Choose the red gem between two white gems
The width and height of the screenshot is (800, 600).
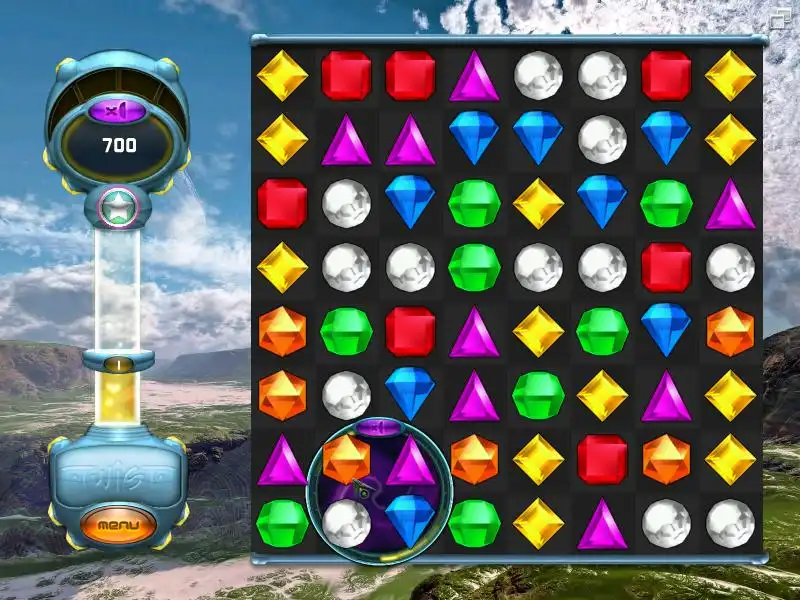click(666, 268)
